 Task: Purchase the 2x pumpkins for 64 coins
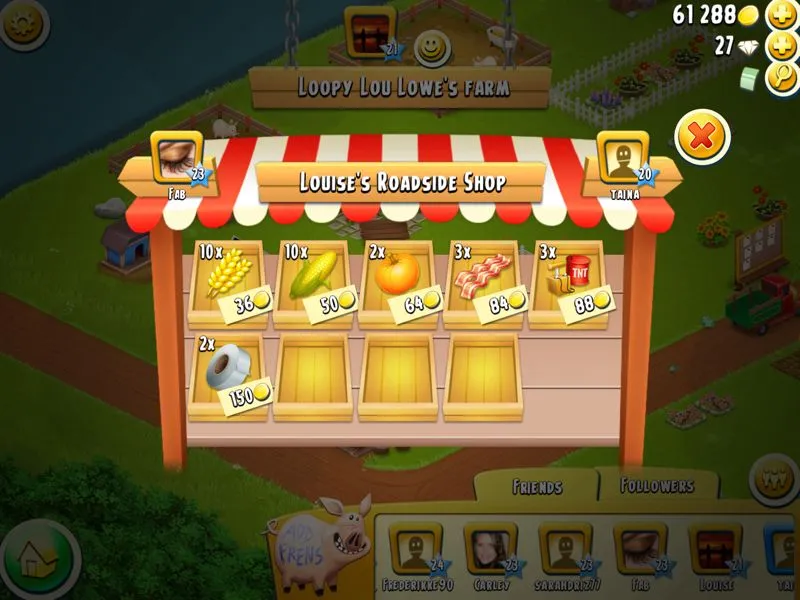pyautogui.click(x=398, y=281)
